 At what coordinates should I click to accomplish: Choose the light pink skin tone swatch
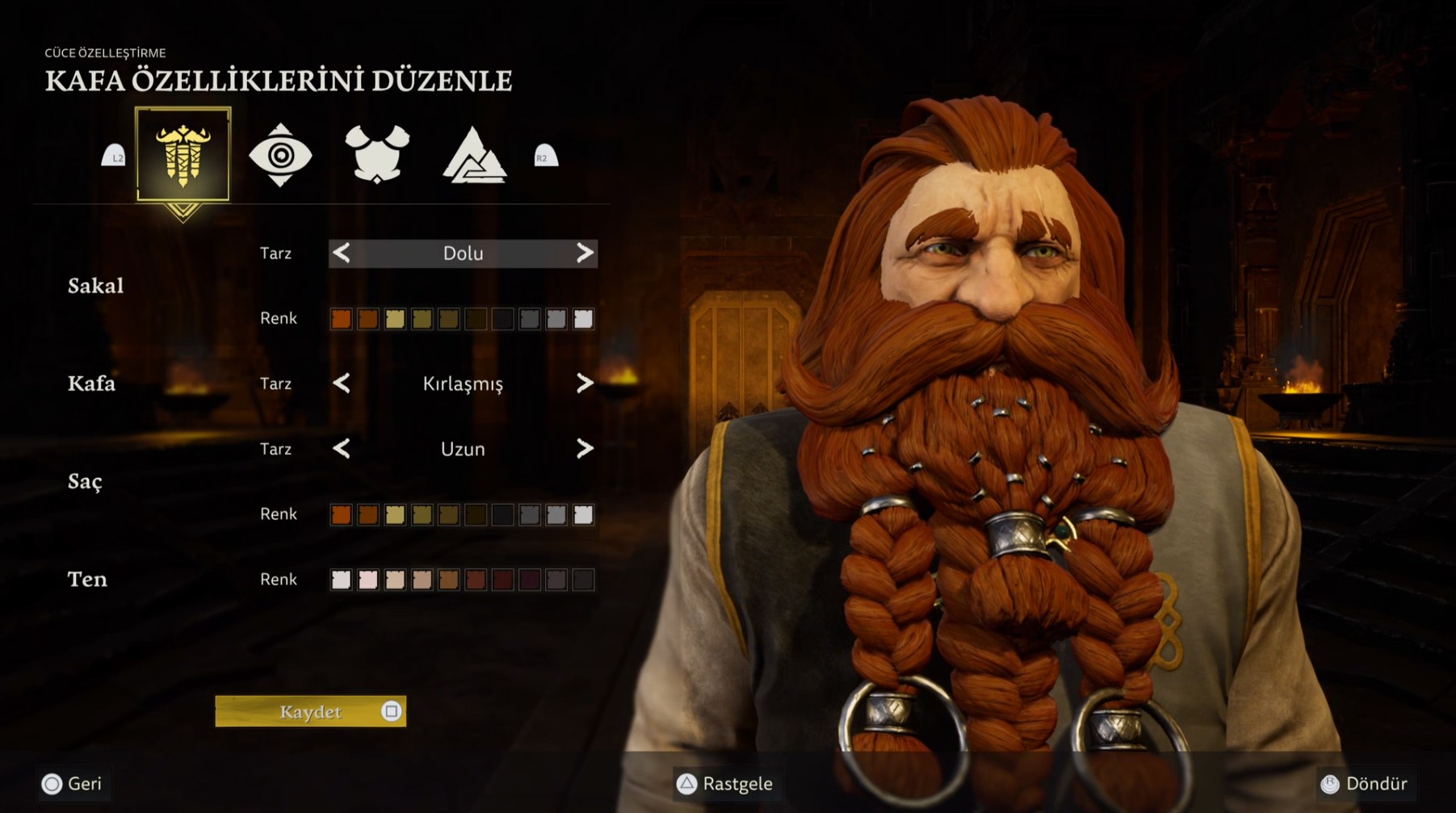pyautogui.click(x=368, y=580)
